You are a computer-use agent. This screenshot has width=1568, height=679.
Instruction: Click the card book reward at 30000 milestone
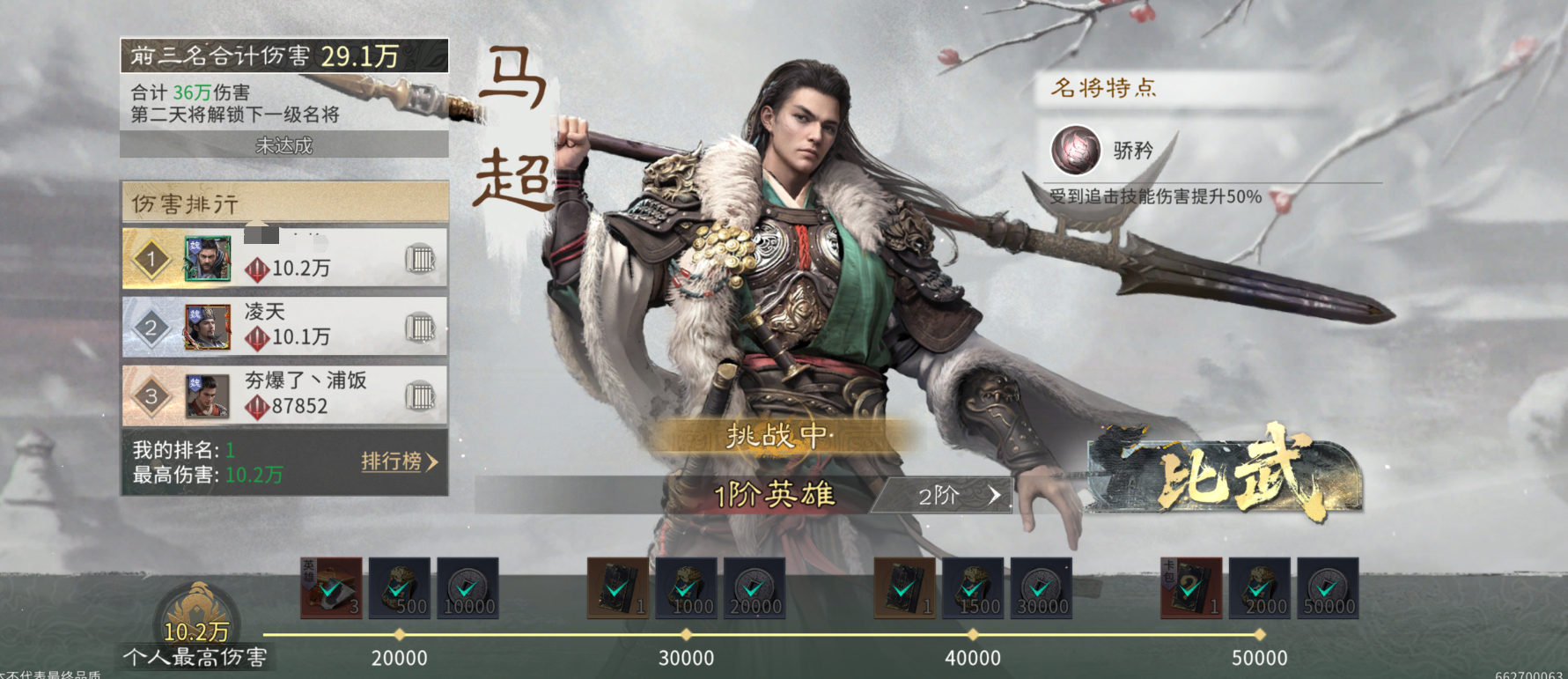pyautogui.click(x=620, y=589)
